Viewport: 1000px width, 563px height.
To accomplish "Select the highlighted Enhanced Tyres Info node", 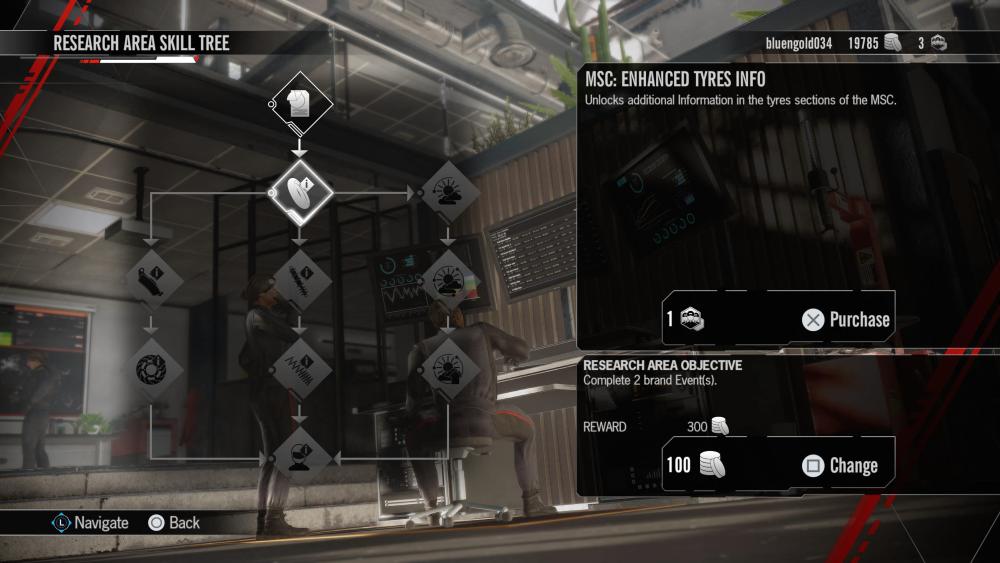I will point(298,190).
